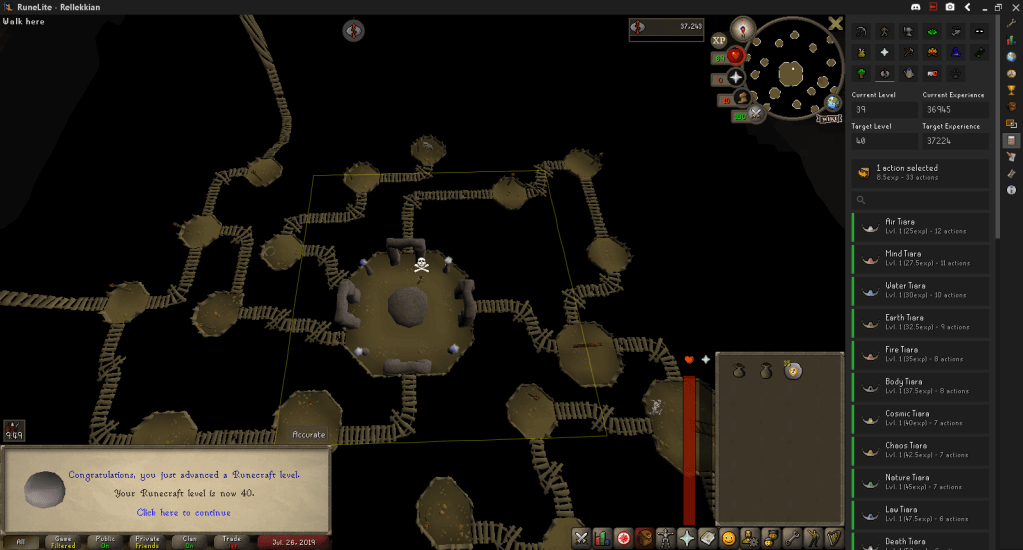Screen dimensions: 1023x550
Task: Select the Woodcutting tree skill icon
Action: click(x=862, y=73)
